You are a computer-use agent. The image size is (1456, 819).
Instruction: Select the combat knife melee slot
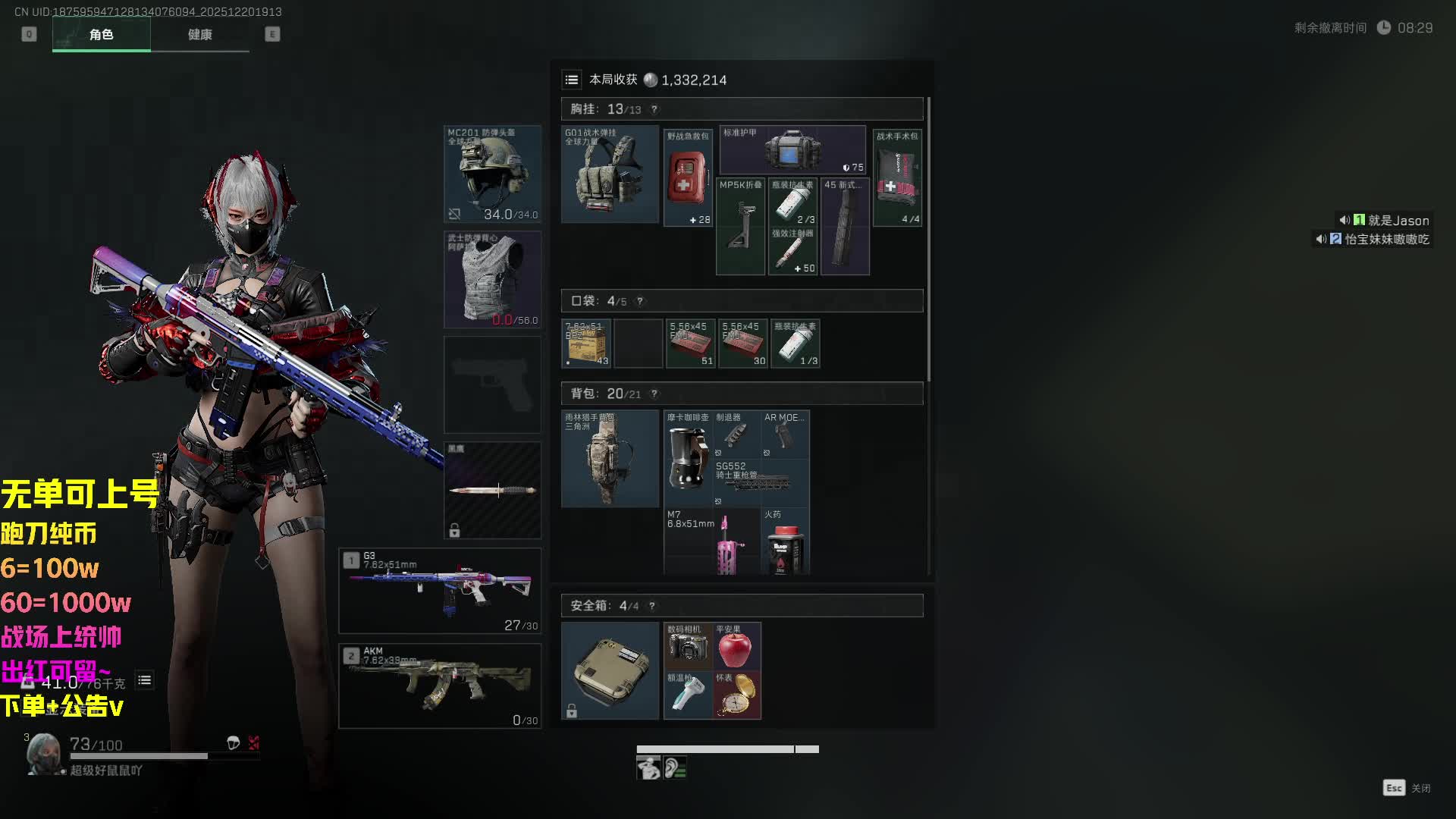point(492,490)
